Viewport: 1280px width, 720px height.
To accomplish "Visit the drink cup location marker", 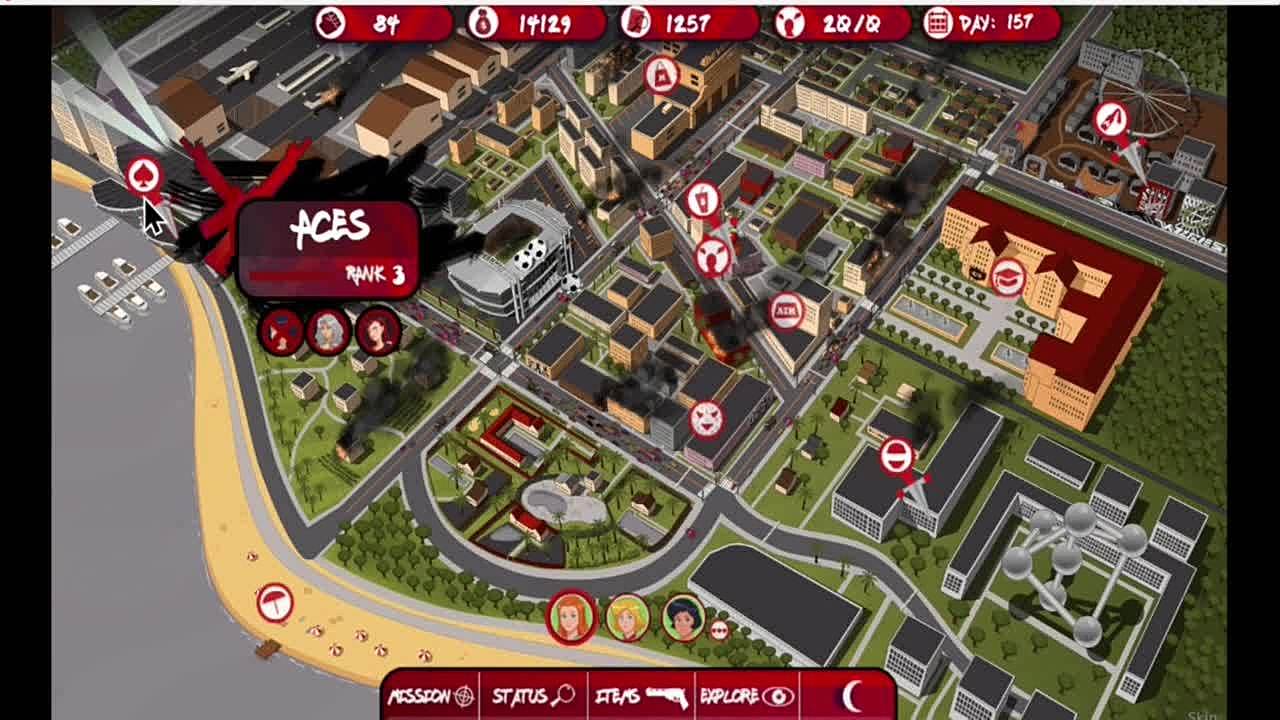I will pos(703,199).
